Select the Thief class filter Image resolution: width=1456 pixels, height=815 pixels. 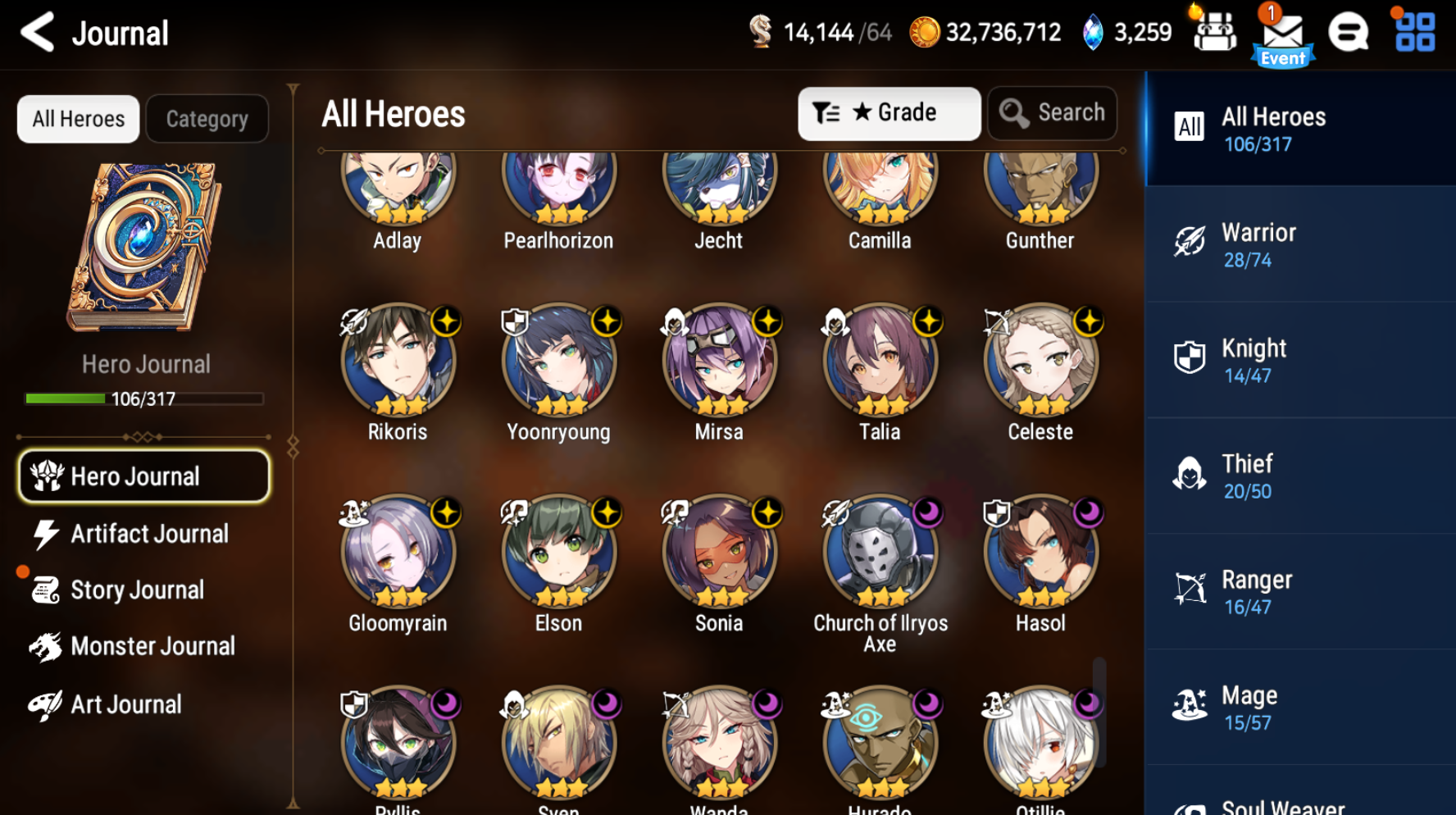click(x=1299, y=476)
